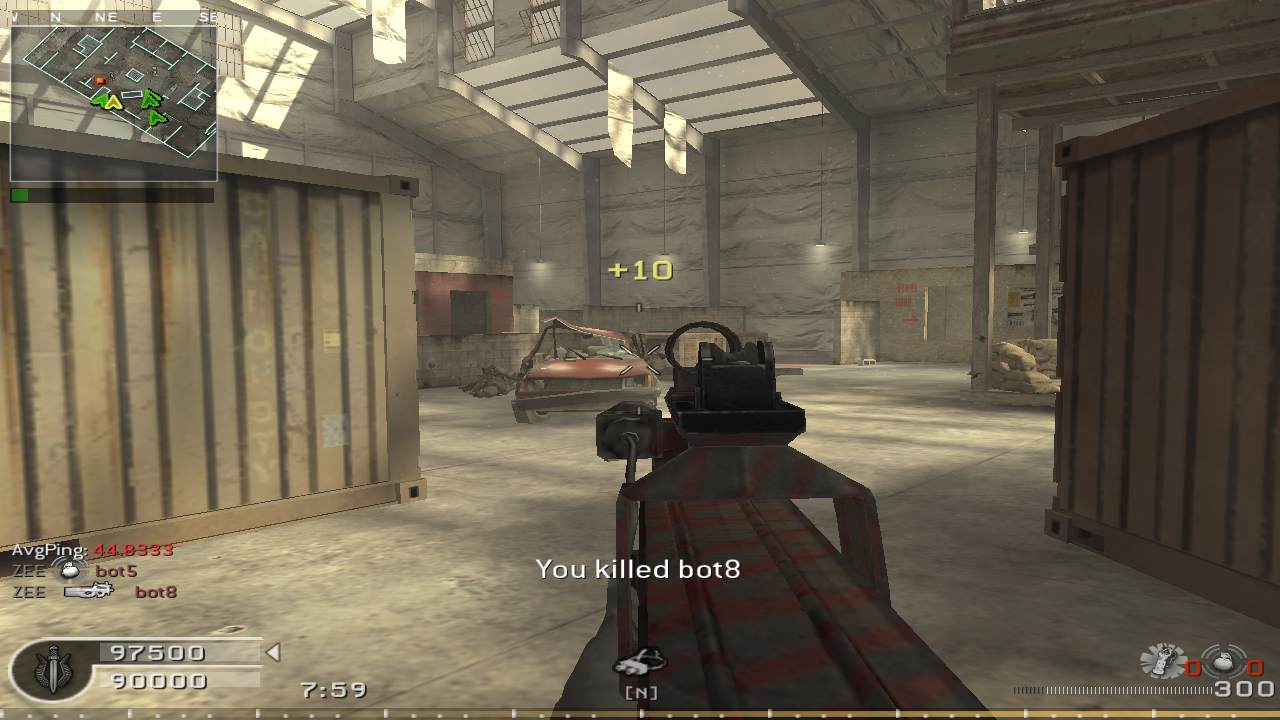
Task: Click the compass direction strip
Action: 113,17
